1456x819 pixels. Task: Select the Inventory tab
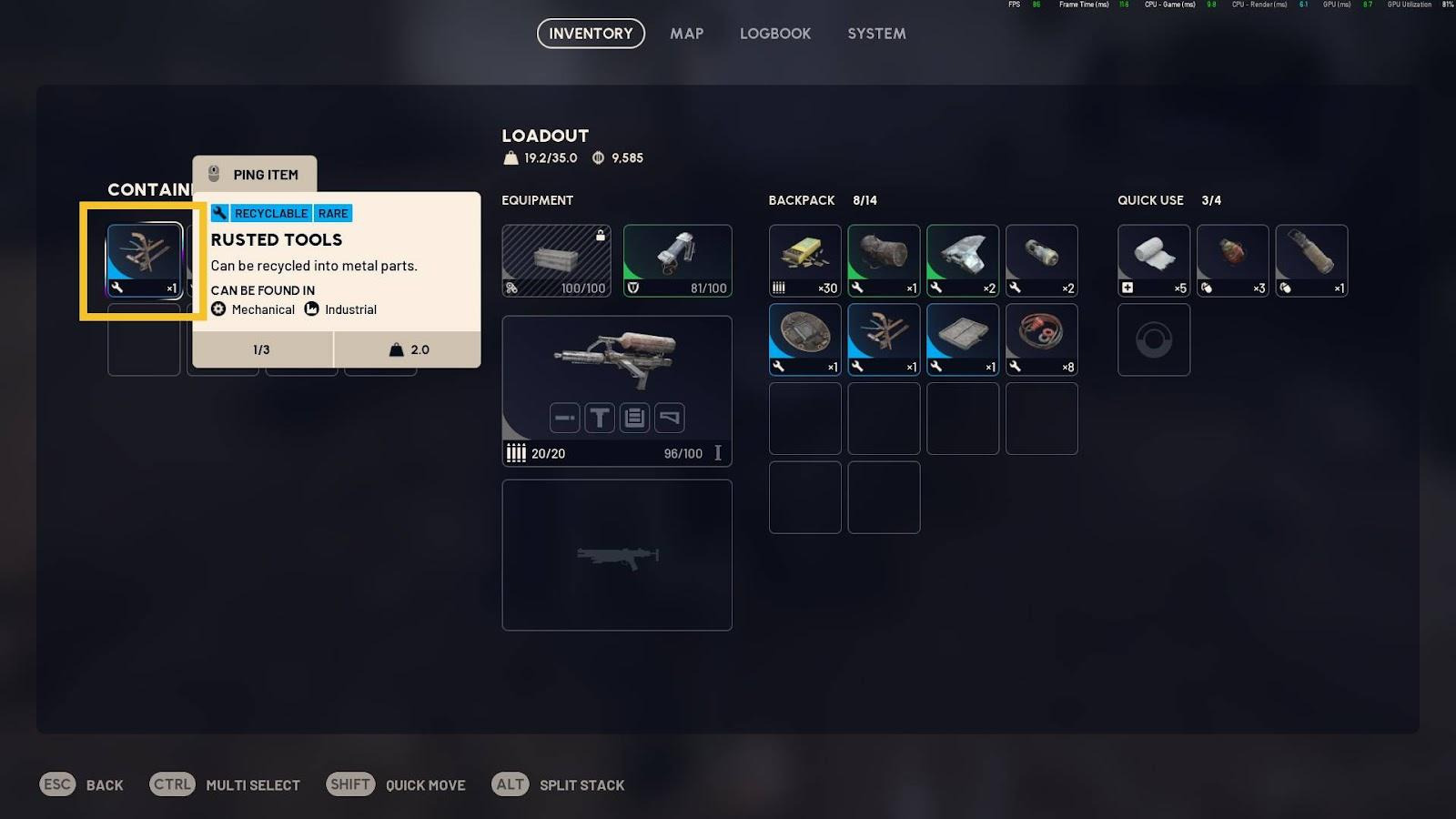[591, 34]
